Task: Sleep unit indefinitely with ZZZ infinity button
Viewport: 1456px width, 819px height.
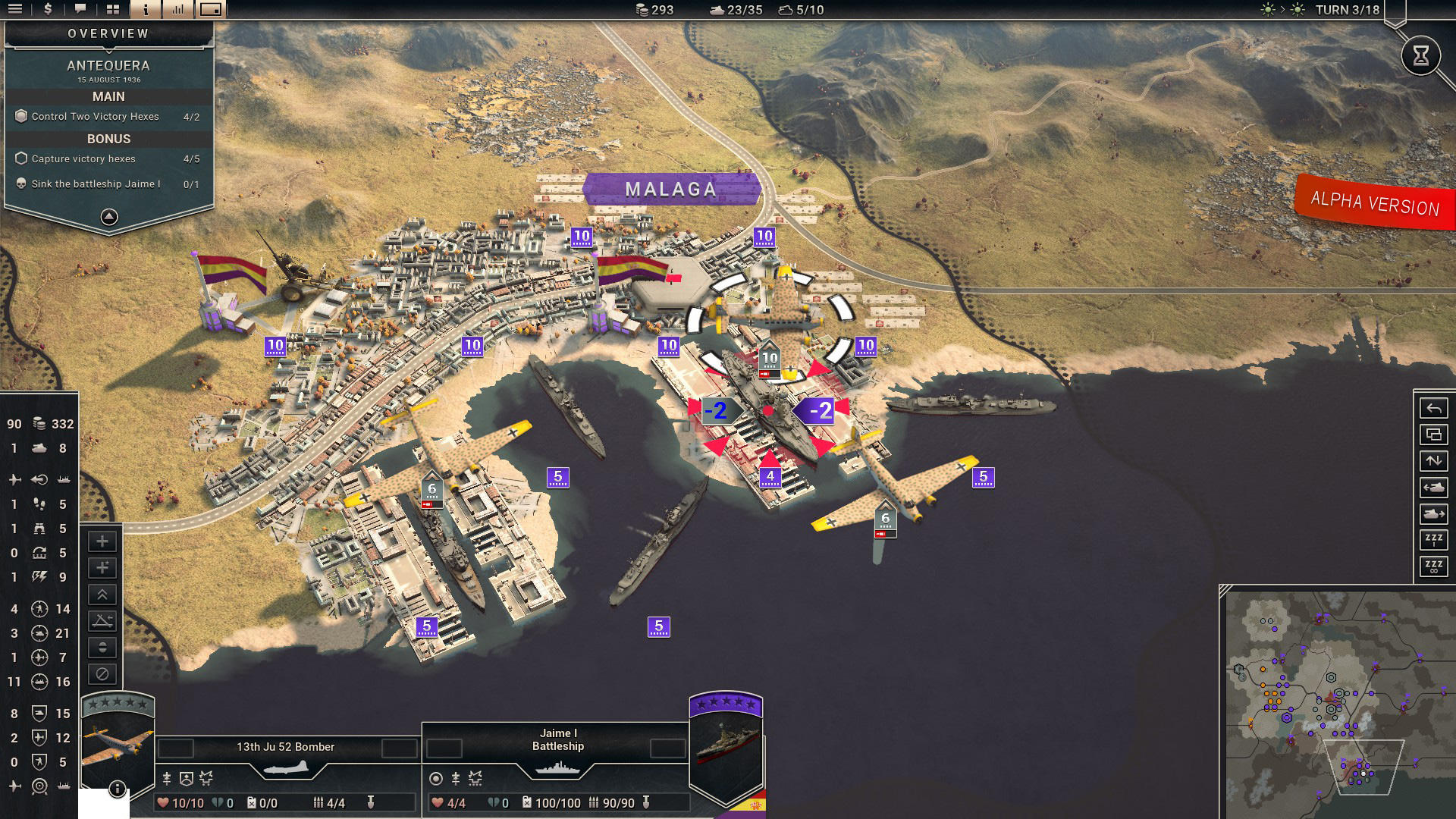Action: pyautogui.click(x=1433, y=566)
